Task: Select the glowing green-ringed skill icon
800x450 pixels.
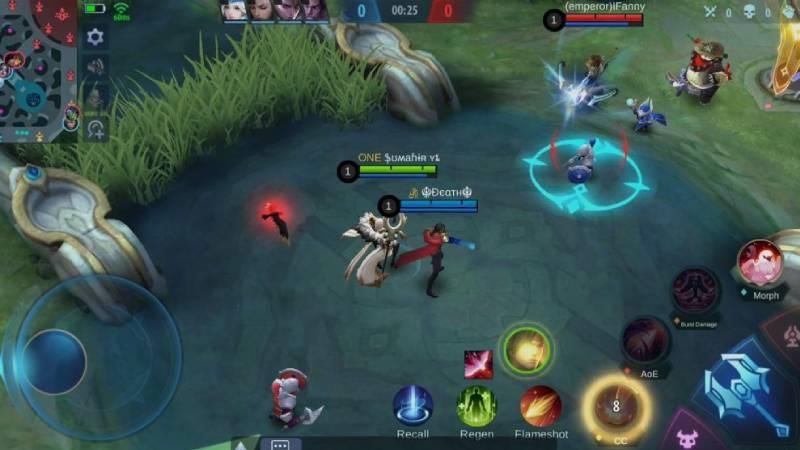Action: point(525,350)
